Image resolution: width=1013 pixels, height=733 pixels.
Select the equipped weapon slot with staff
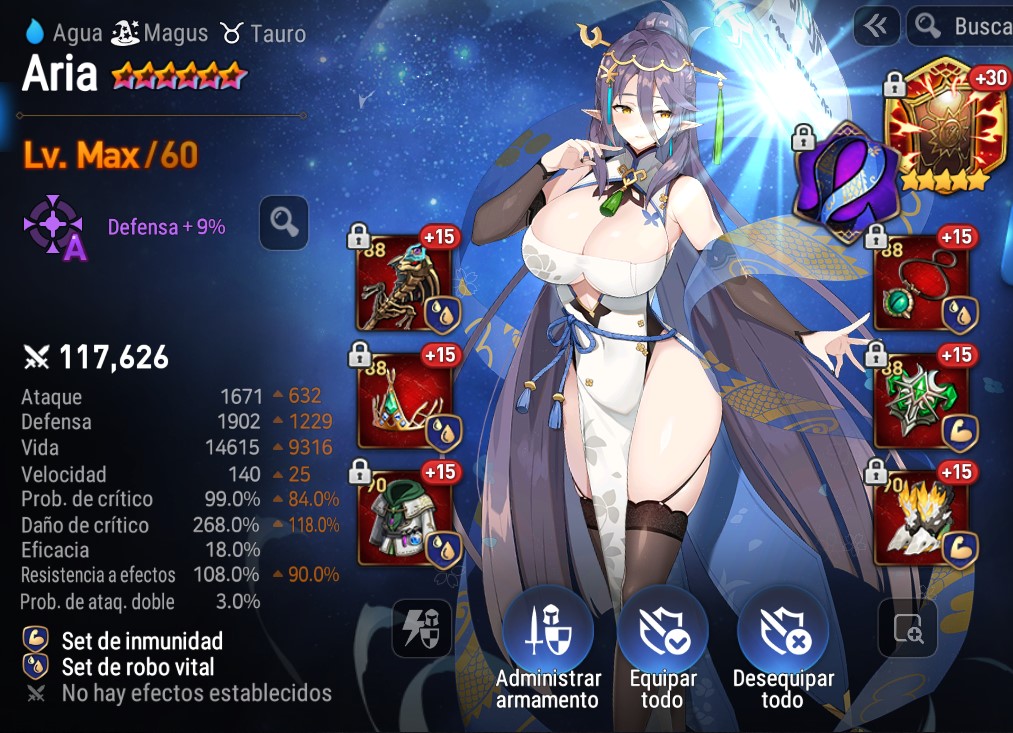point(403,283)
